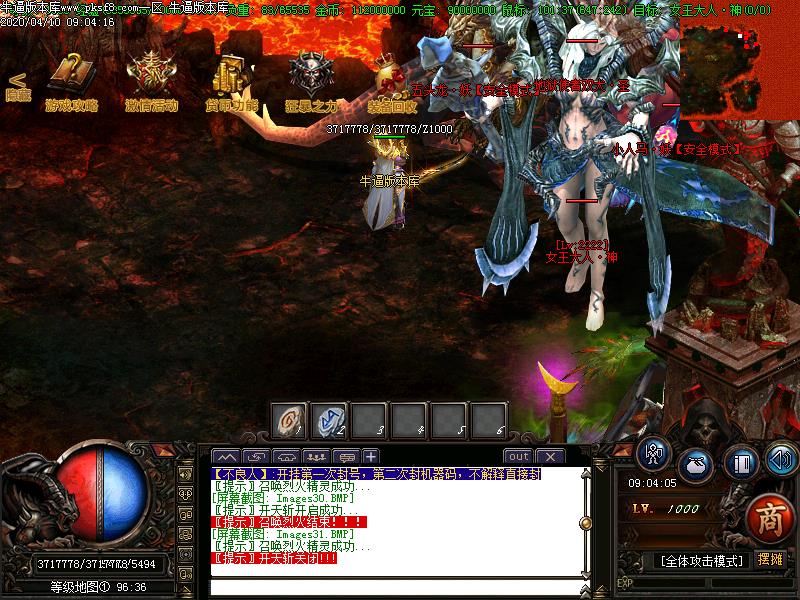Click the 'out' button above chat
Image resolution: width=800 pixels, height=600 pixels.
(517, 456)
